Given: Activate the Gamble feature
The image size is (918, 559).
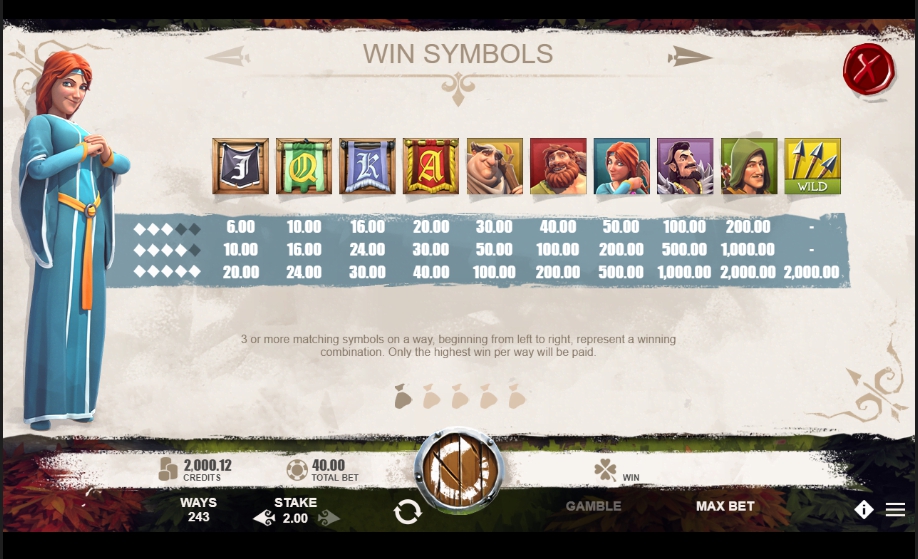Looking at the screenshot, I should point(593,506).
